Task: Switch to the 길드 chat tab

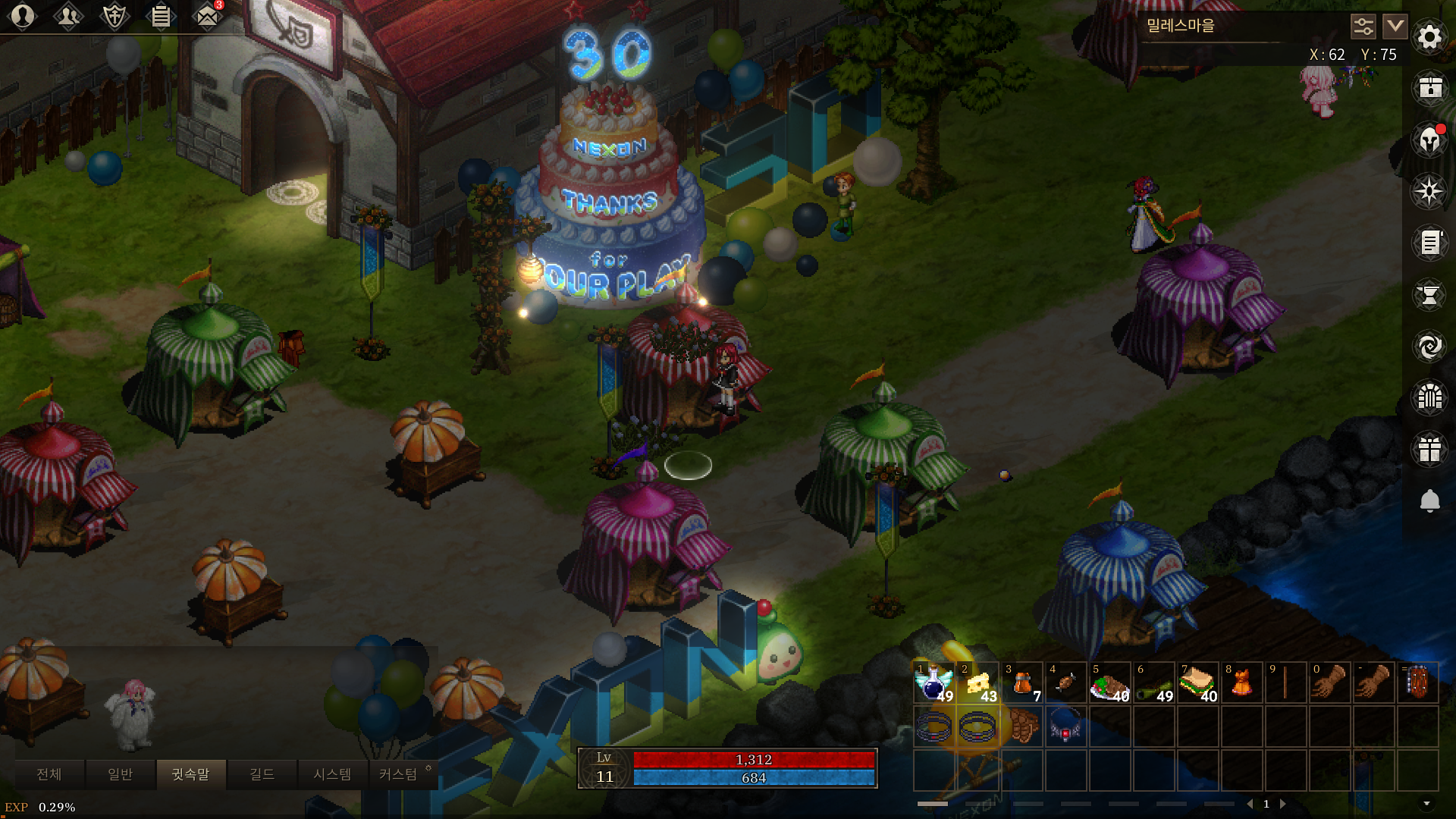Action: click(x=262, y=774)
